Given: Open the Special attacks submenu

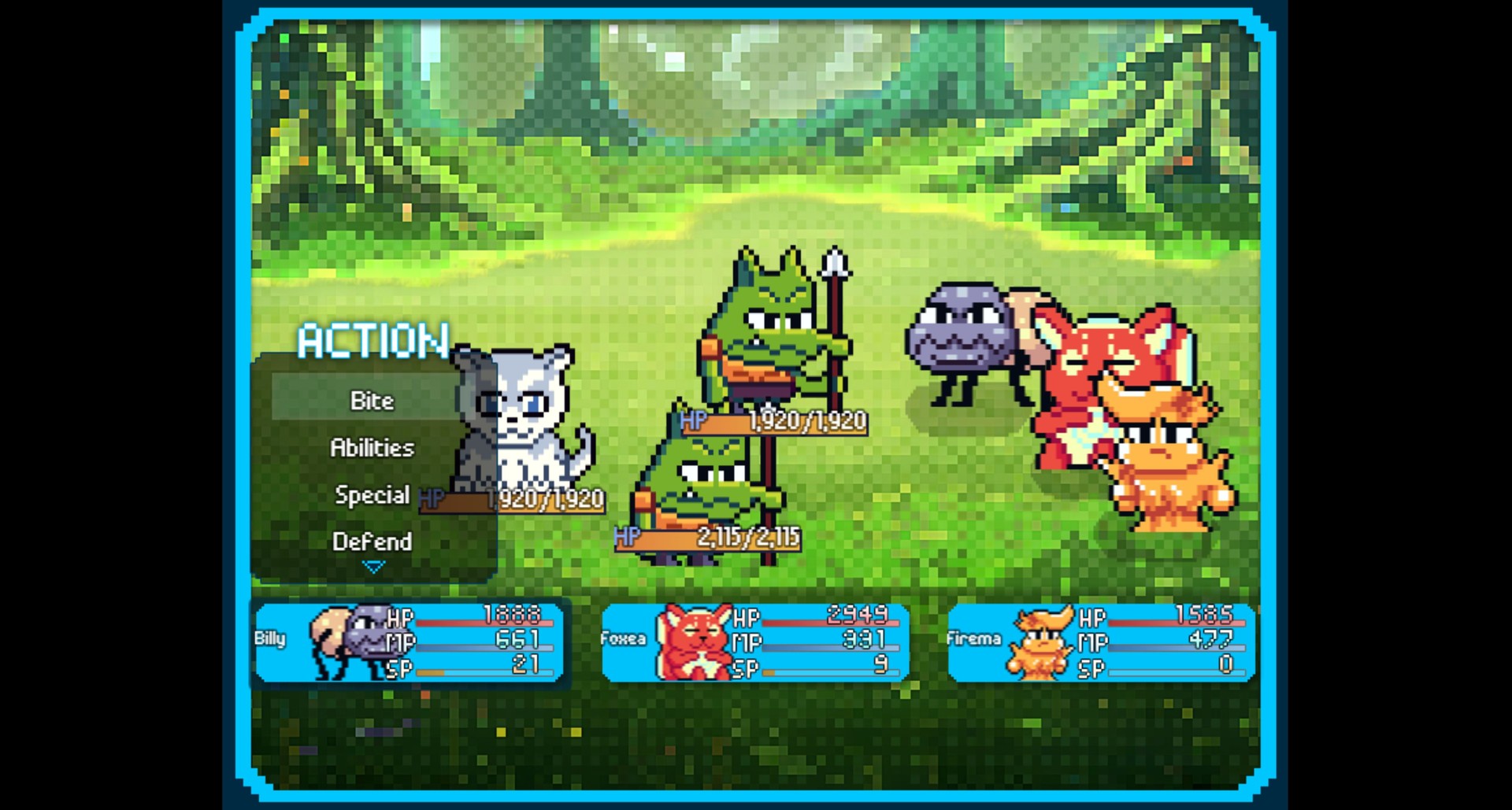Looking at the screenshot, I should tap(372, 494).
